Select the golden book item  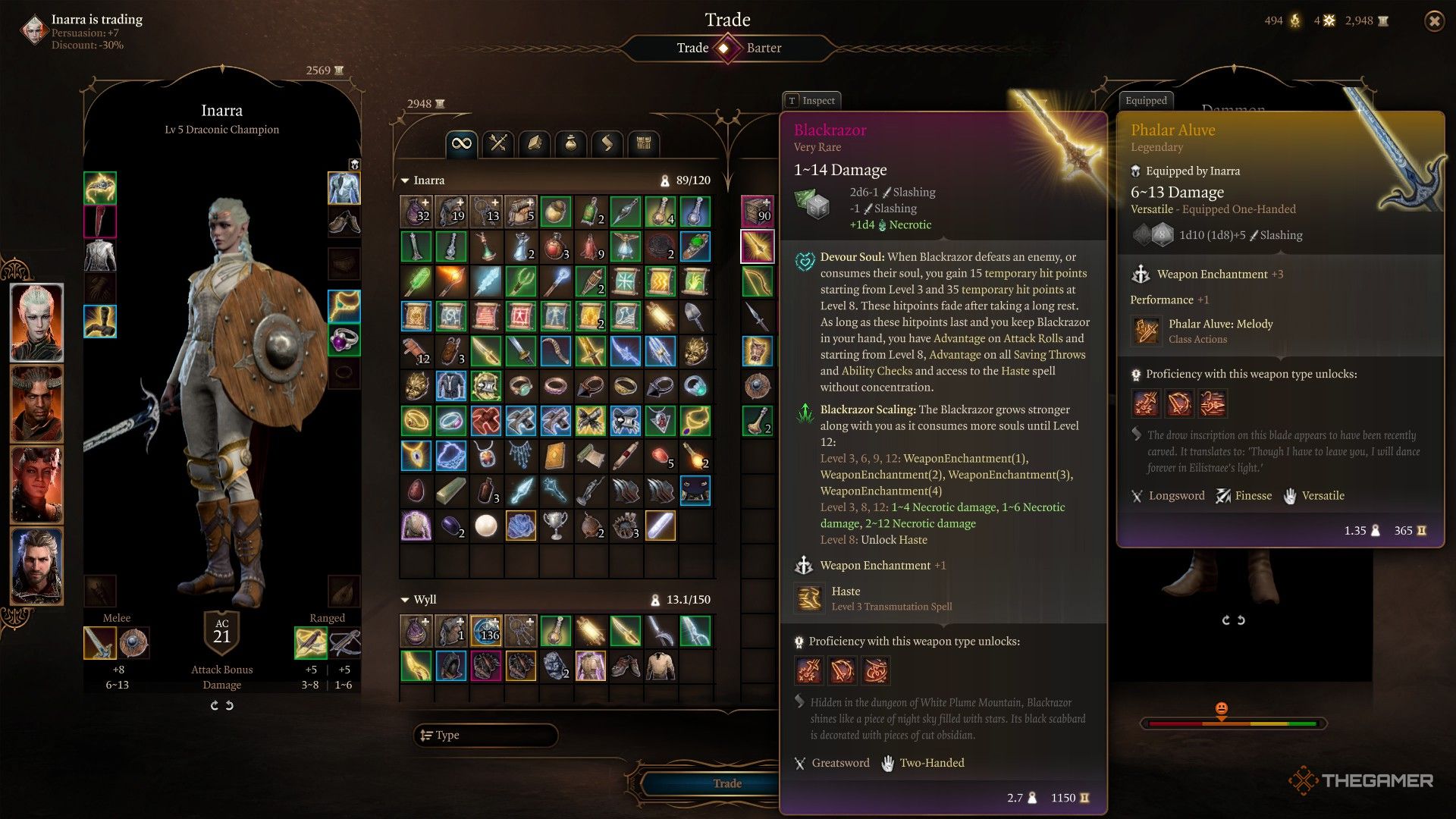click(x=555, y=456)
